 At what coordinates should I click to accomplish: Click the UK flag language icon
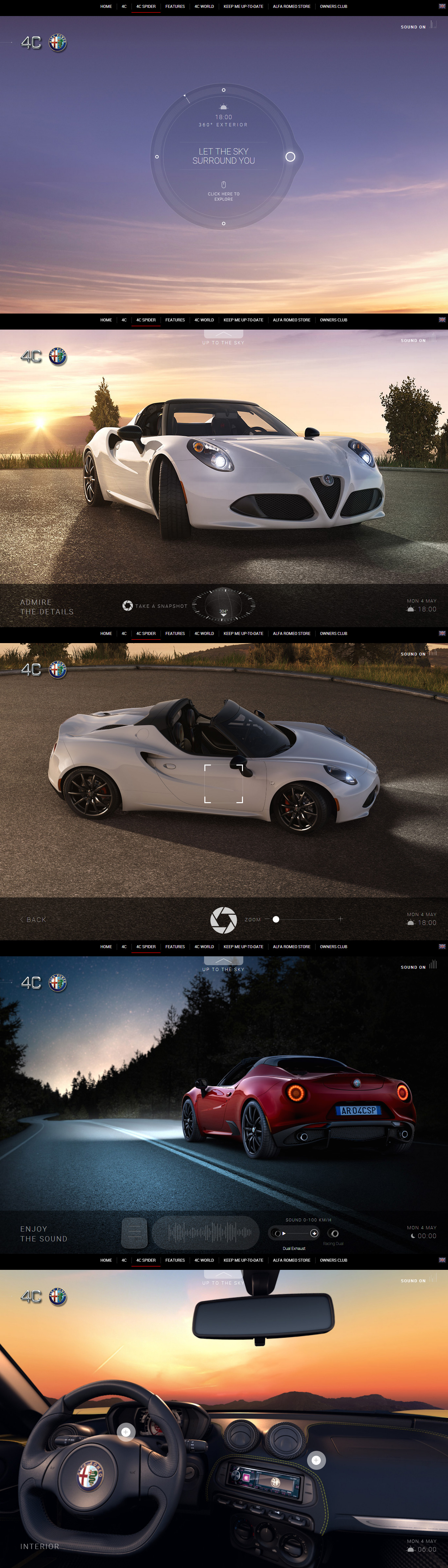coord(442,7)
